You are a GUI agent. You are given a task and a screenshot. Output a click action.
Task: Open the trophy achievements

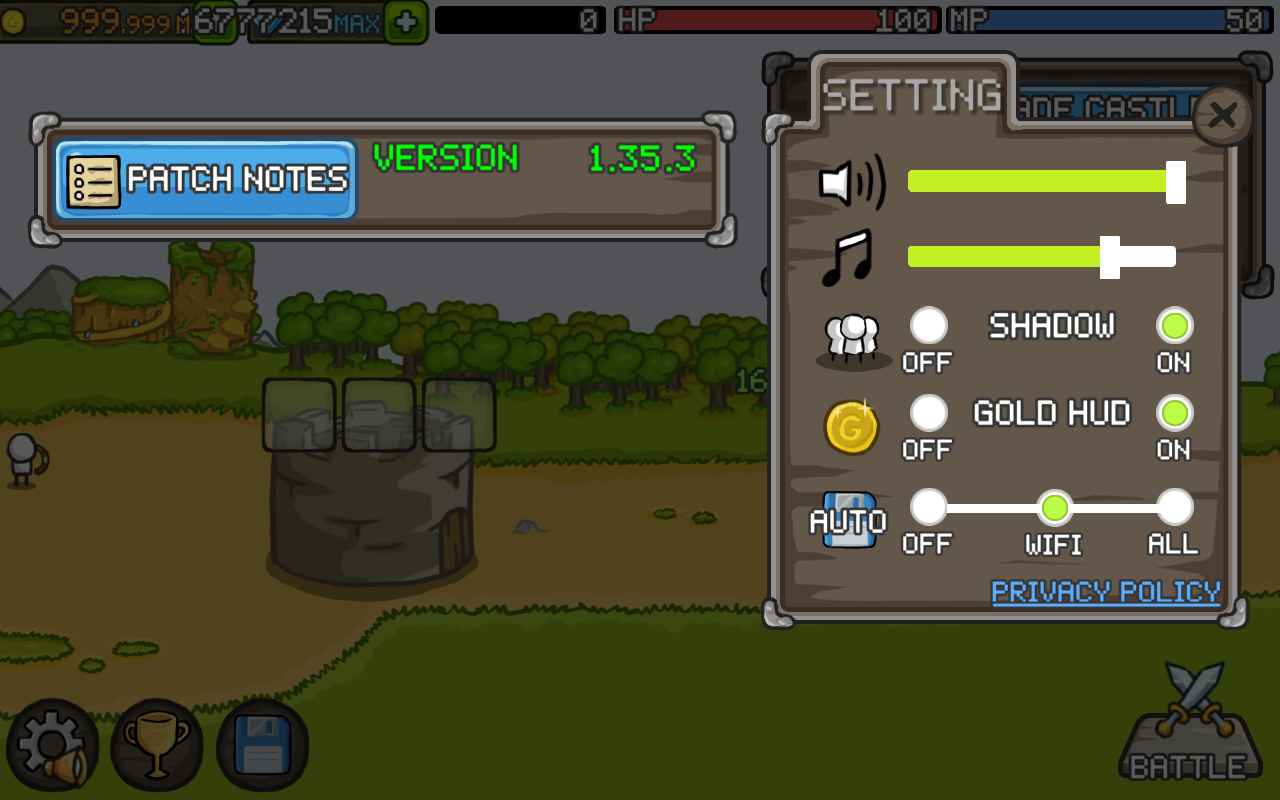point(156,746)
